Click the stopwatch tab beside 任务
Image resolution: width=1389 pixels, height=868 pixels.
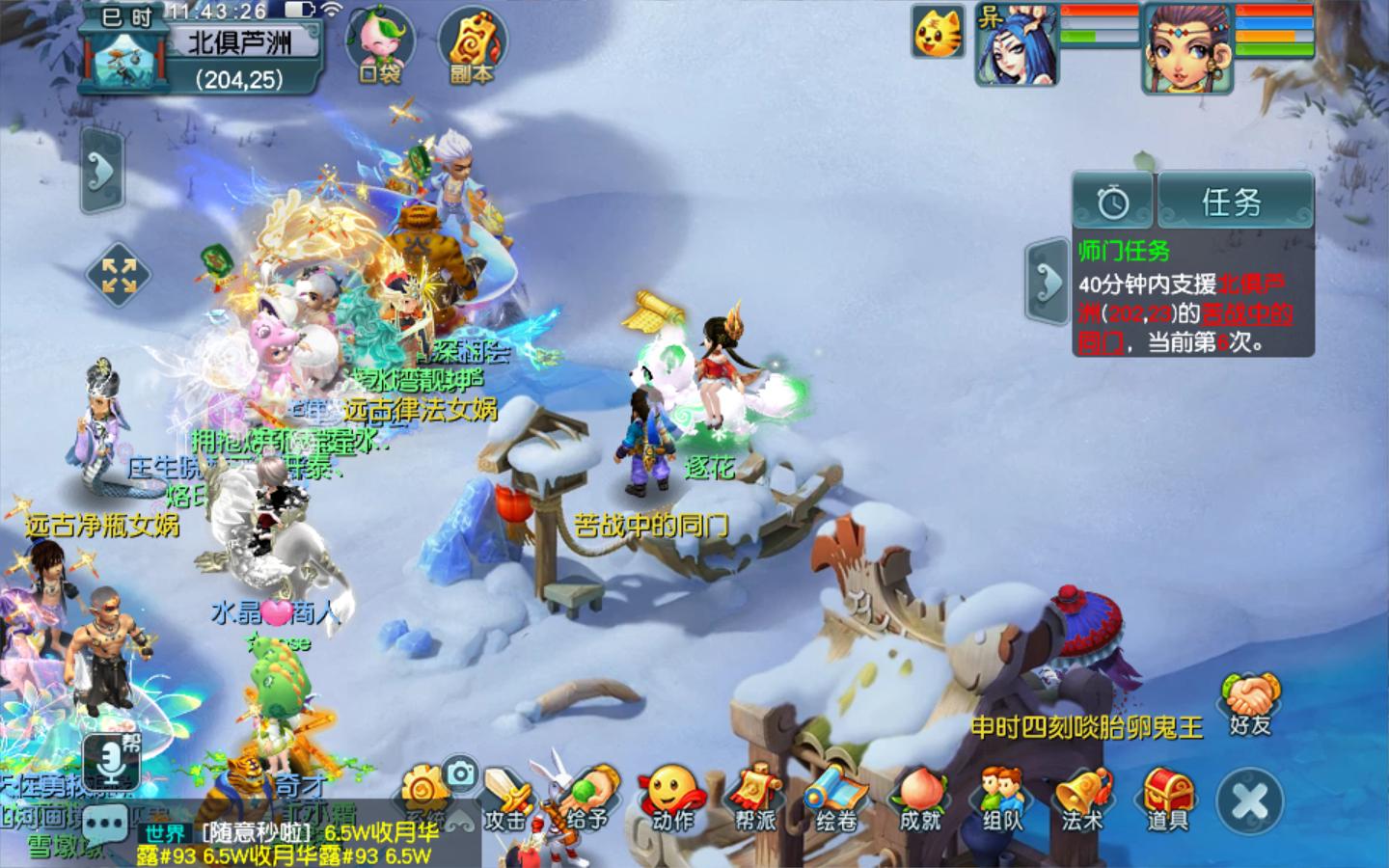point(1113,203)
